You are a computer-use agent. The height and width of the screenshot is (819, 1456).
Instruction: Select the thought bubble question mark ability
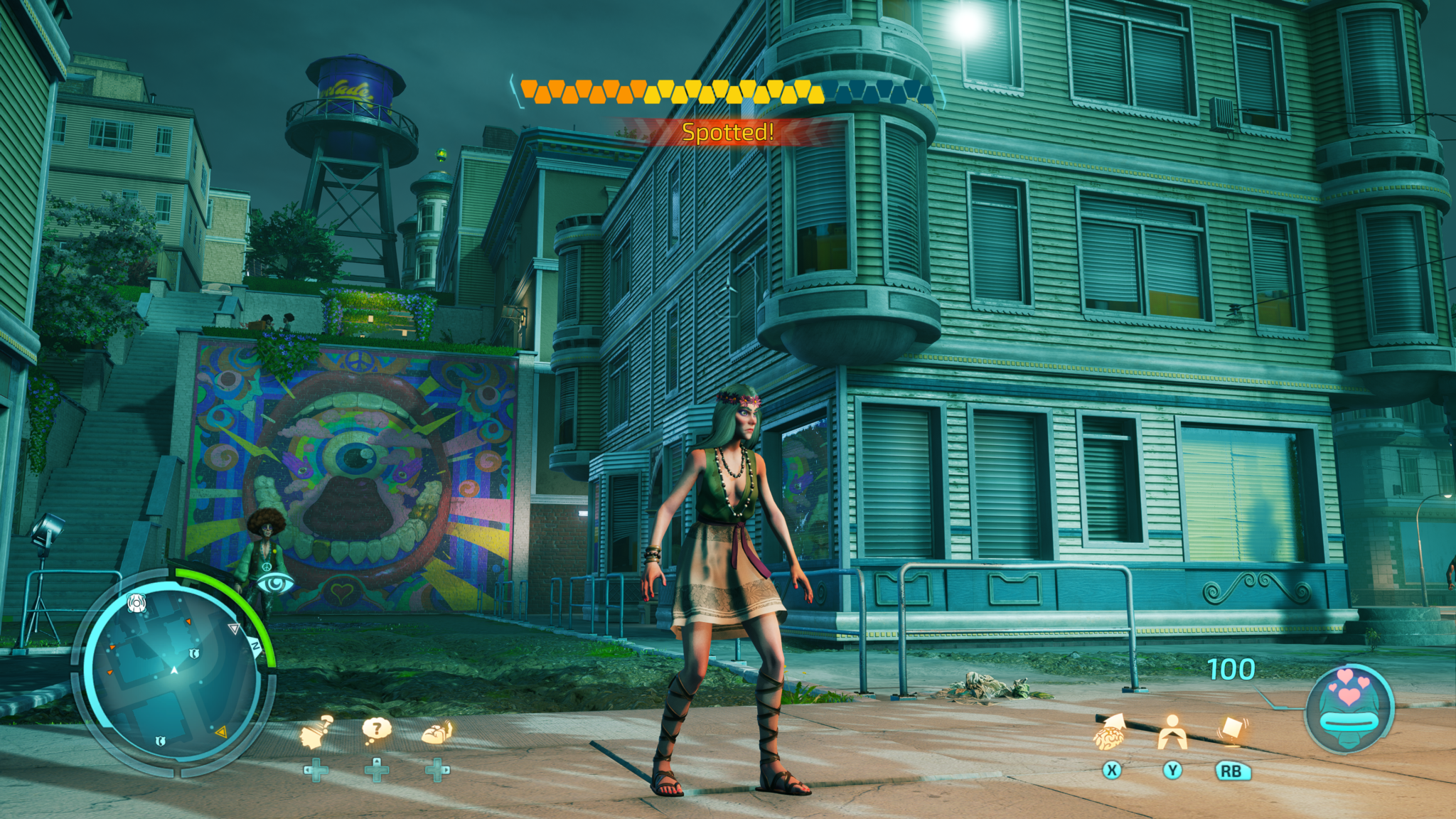(x=377, y=729)
